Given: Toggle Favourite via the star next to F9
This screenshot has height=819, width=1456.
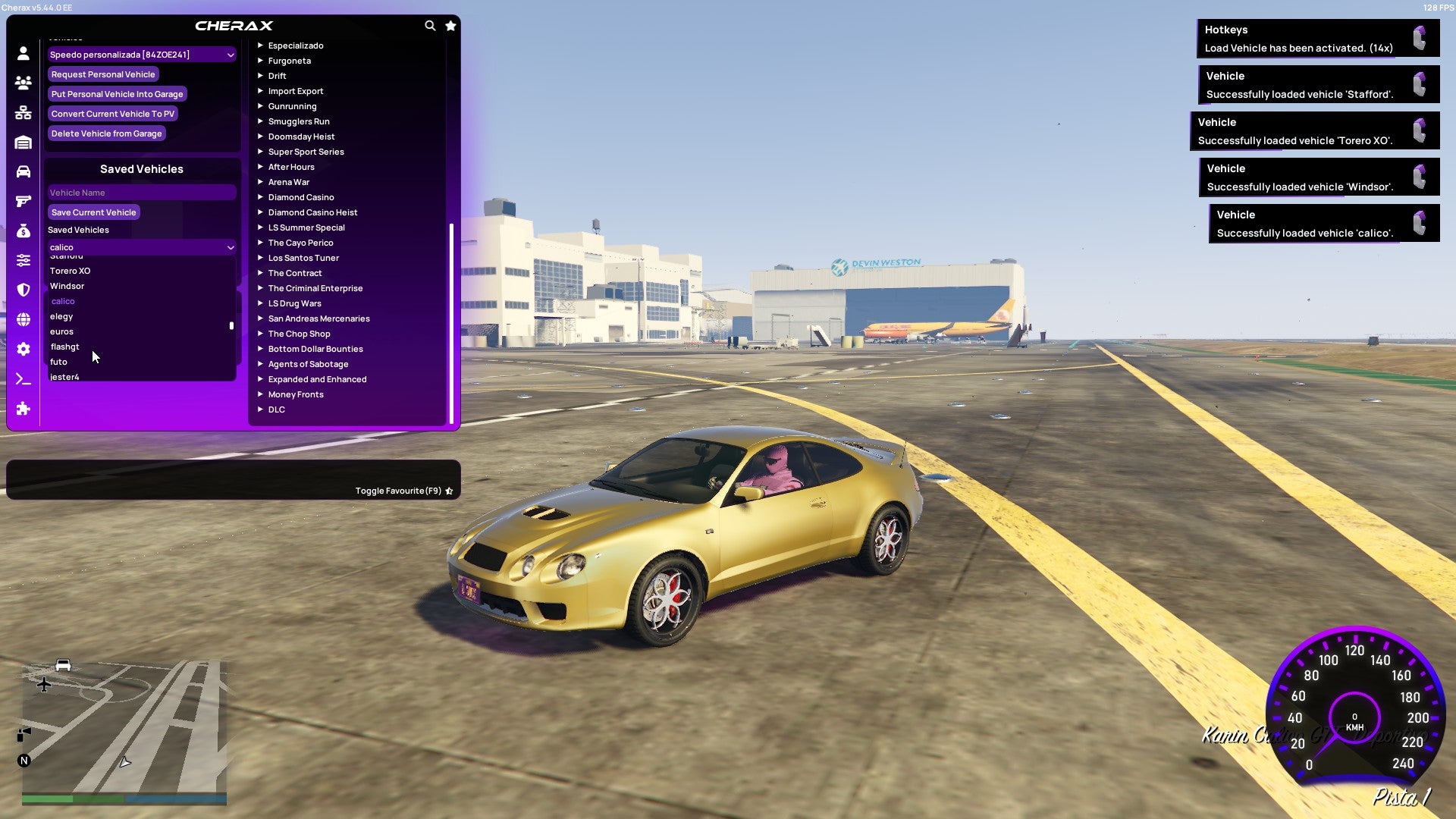Looking at the screenshot, I should pyautogui.click(x=449, y=490).
